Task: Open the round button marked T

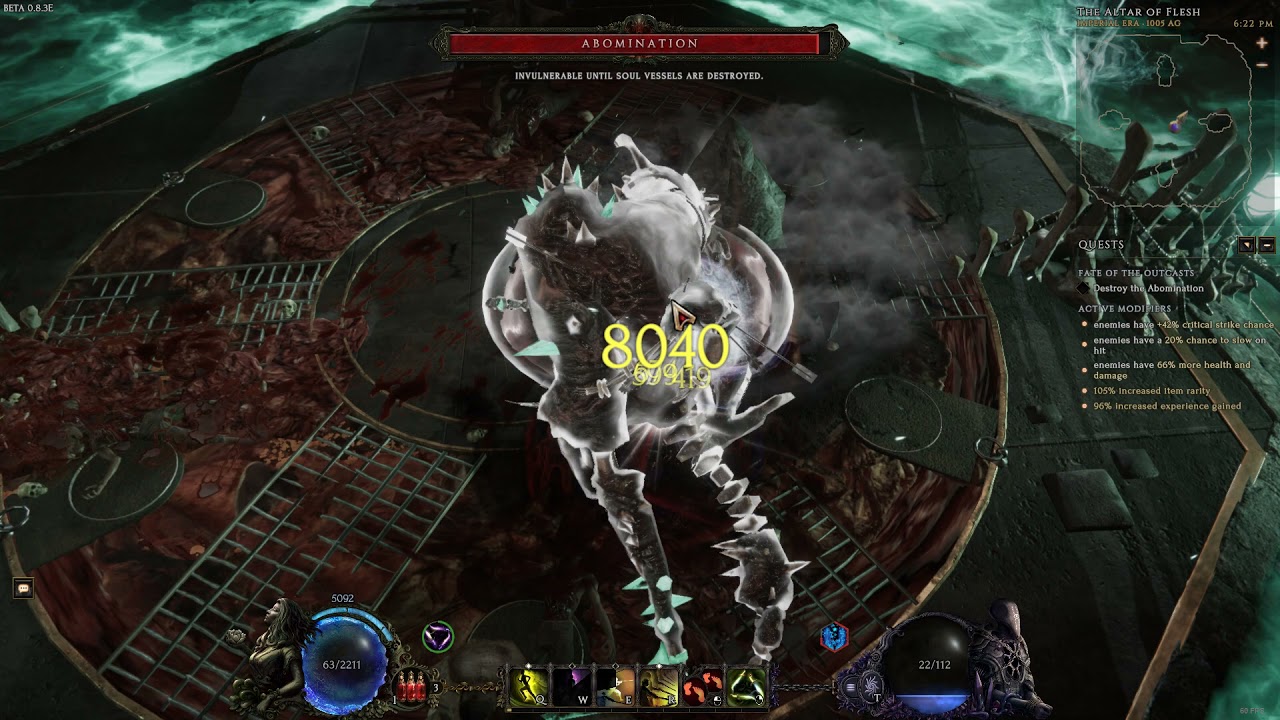Action: [x=874, y=687]
